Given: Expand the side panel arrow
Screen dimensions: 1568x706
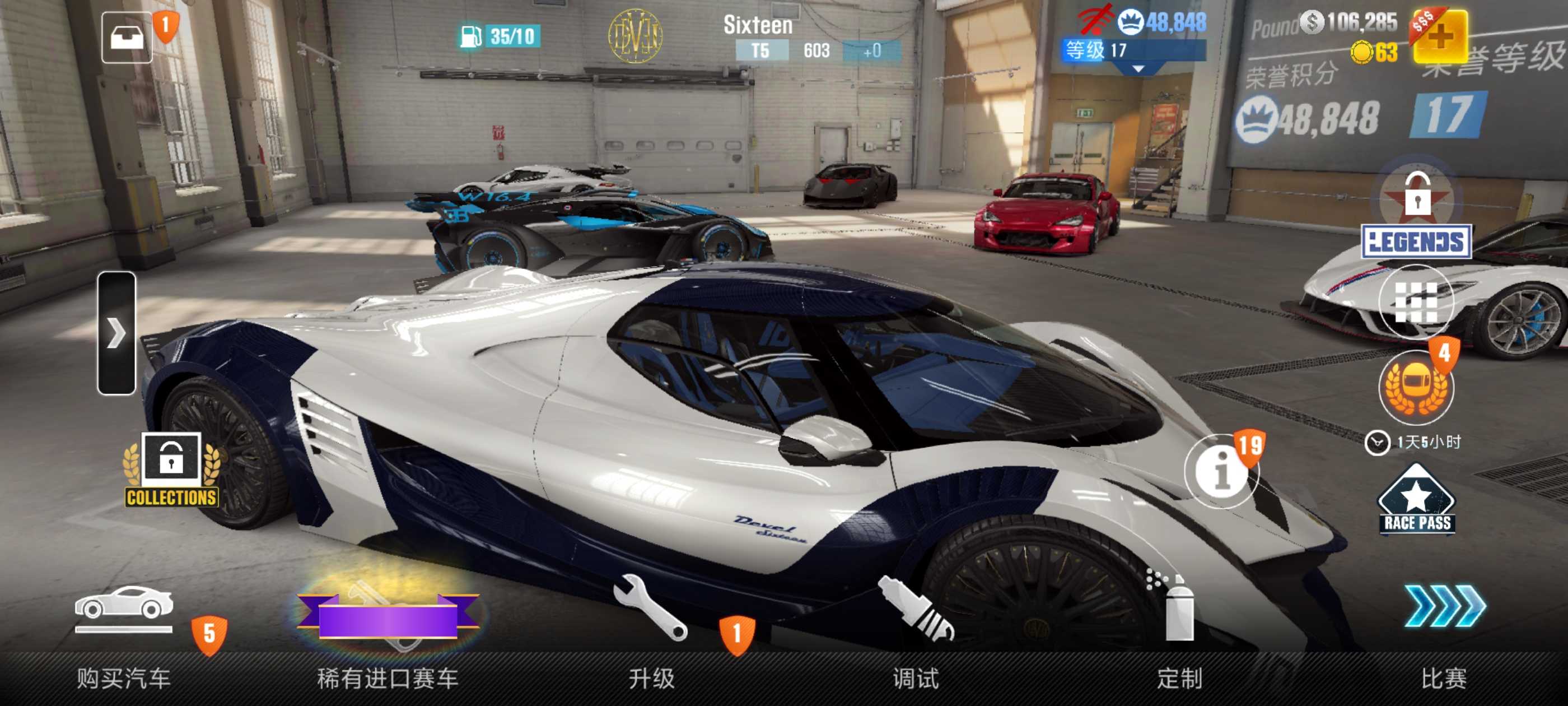Looking at the screenshot, I should (x=116, y=333).
